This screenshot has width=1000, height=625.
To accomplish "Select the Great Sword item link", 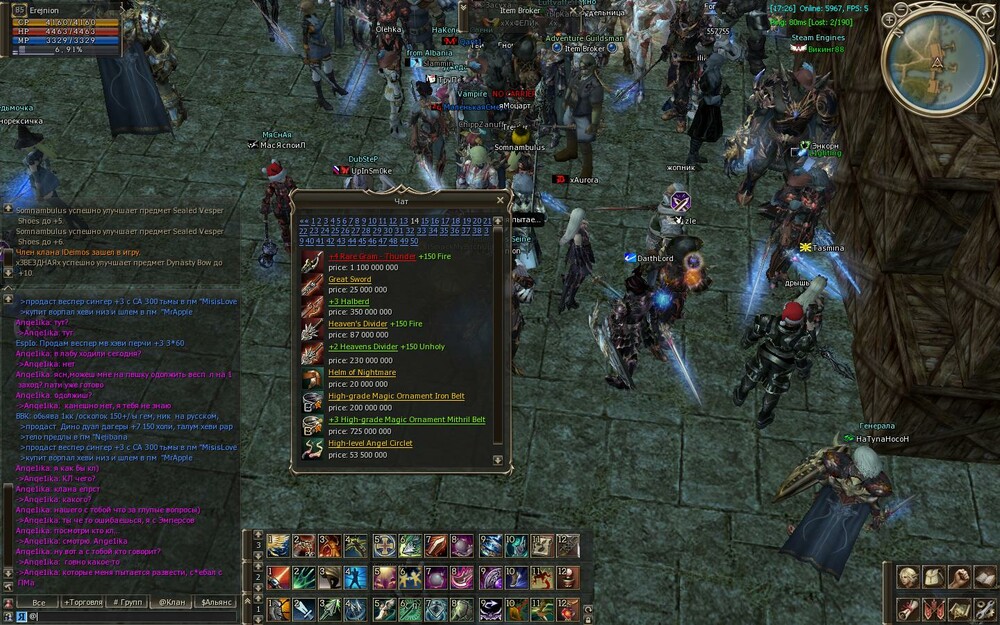I will tap(349, 279).
